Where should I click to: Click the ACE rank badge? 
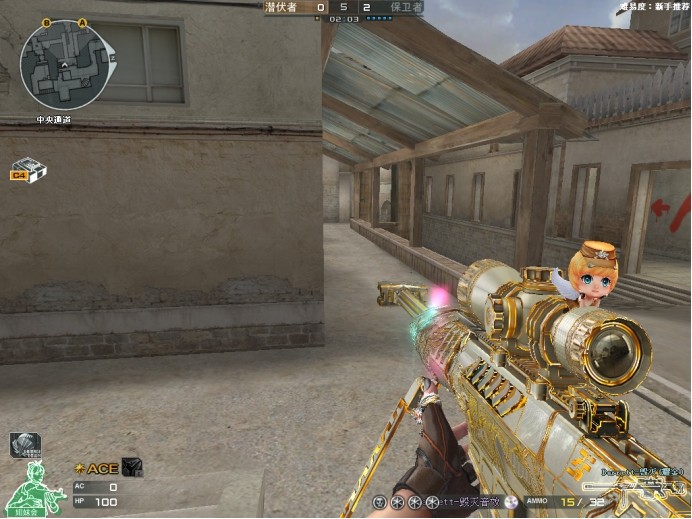point(96,468)
